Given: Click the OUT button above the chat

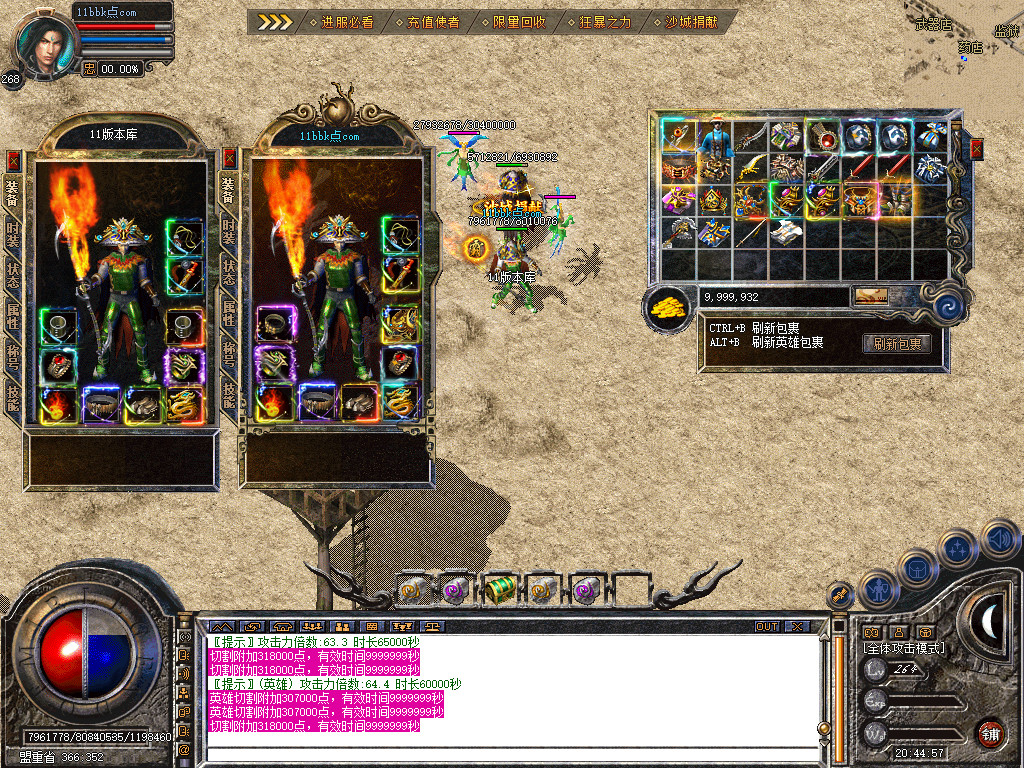Looking at the screenshot, I should pos(766,626).
